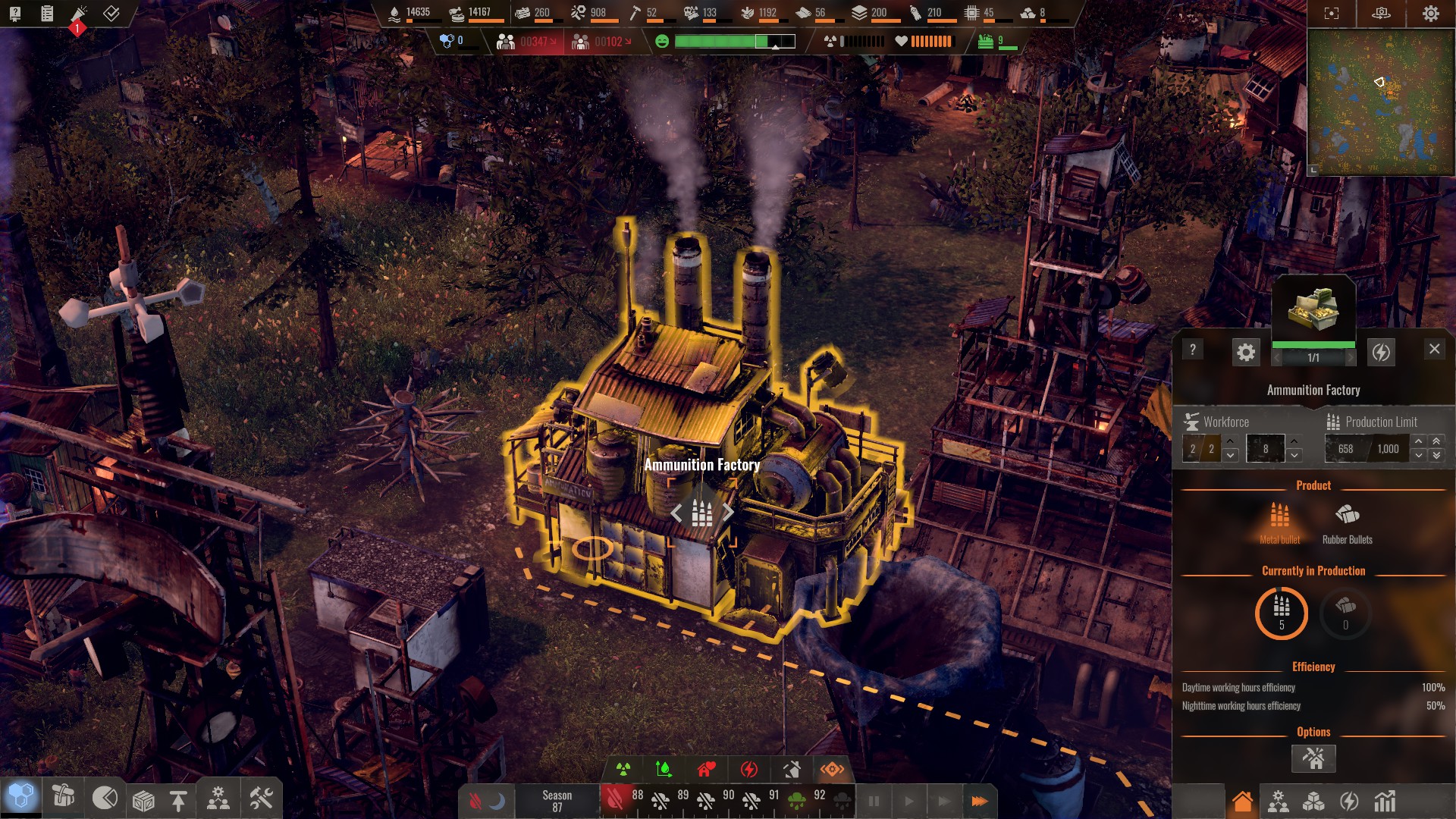Click the minimap
Screen dimensions: 1456x819
click(1380, 102)
